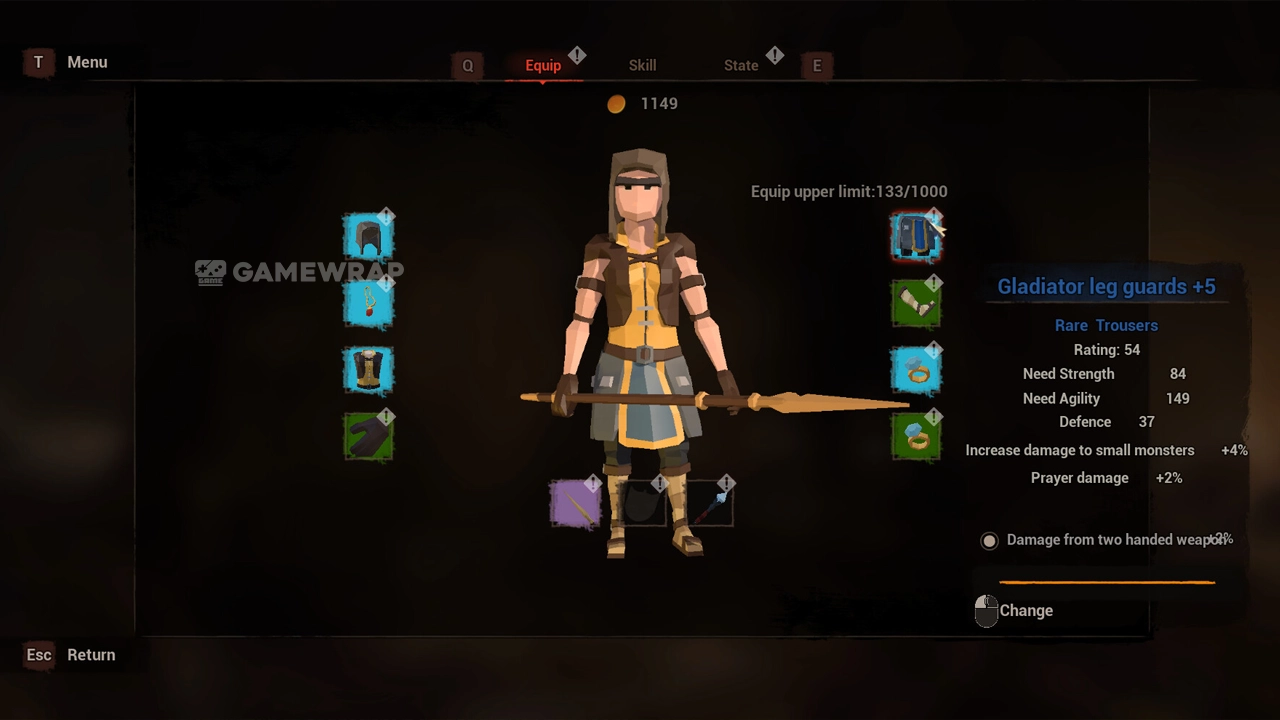
Task: Click the black gloves equipment slot
Action: coord(368,437)
